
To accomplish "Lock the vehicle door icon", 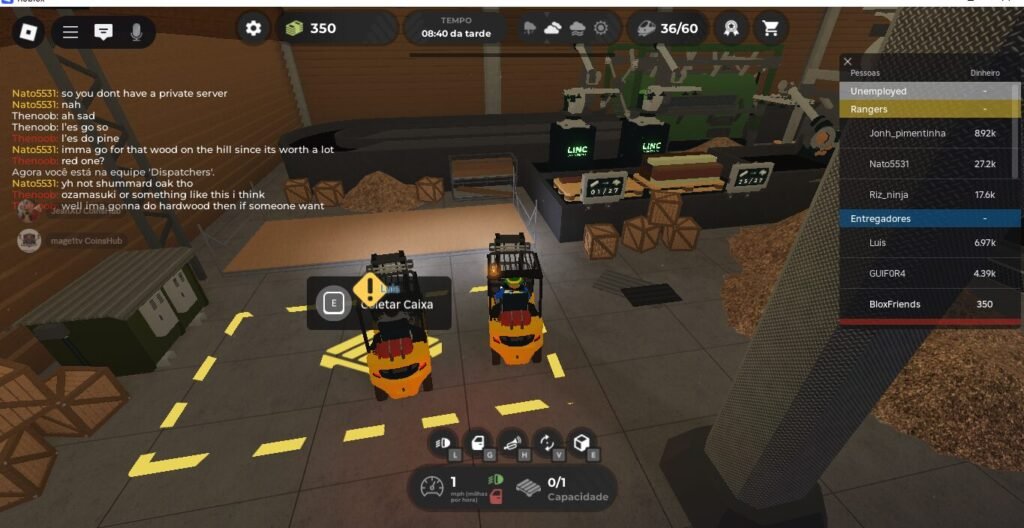I will (x=478, y=443).
